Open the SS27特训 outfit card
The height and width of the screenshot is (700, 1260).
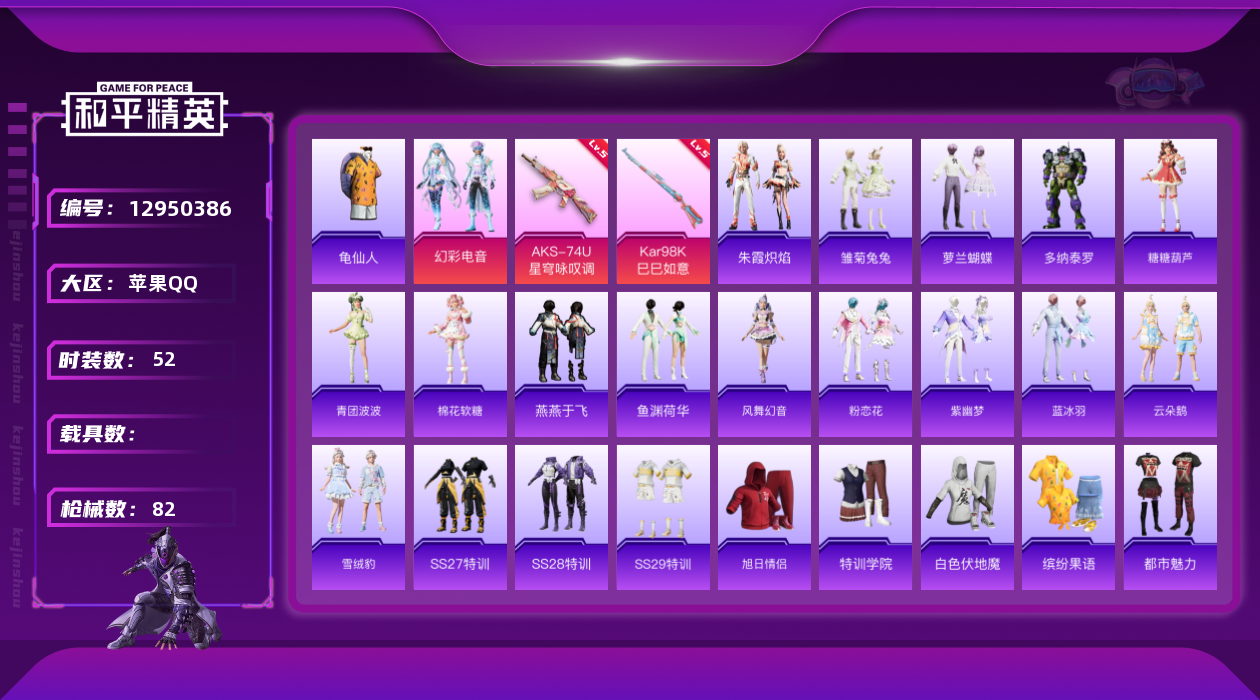coord(460,517)
